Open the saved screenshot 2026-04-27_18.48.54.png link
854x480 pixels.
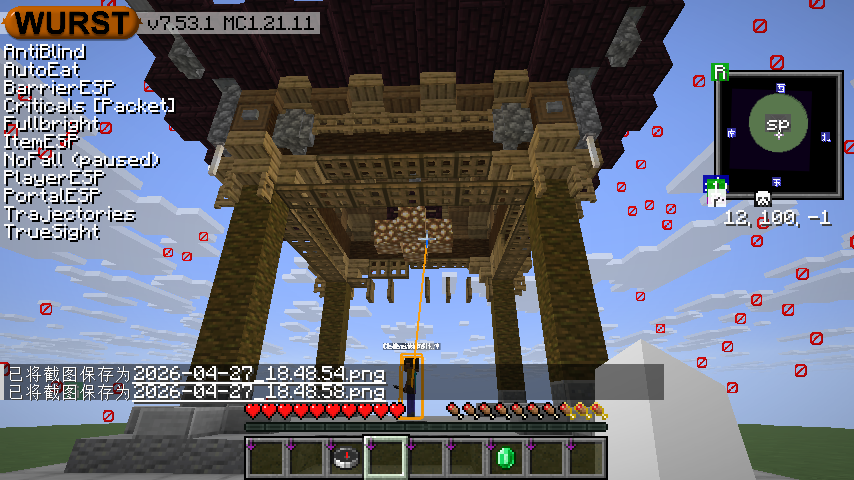(x=259, y=374)
